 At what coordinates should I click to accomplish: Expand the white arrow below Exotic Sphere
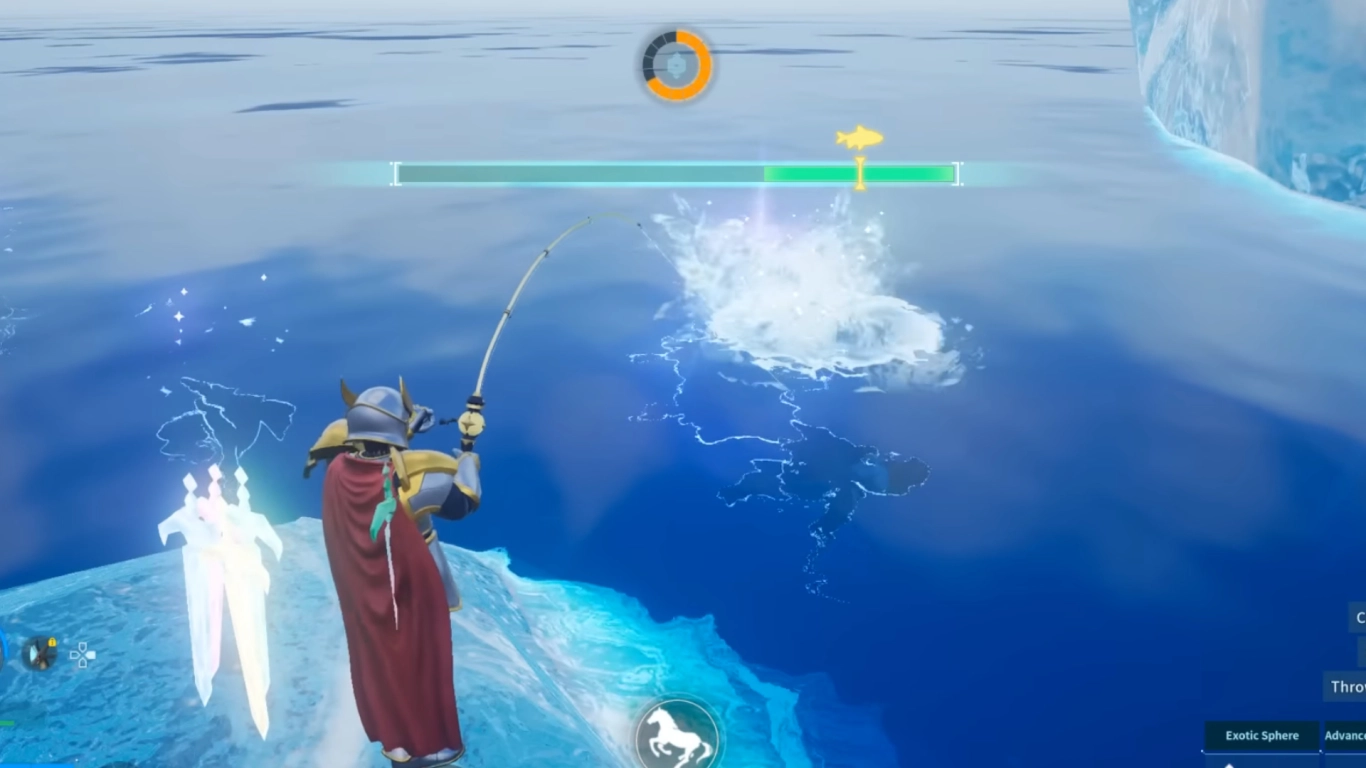click(1230, 766)
